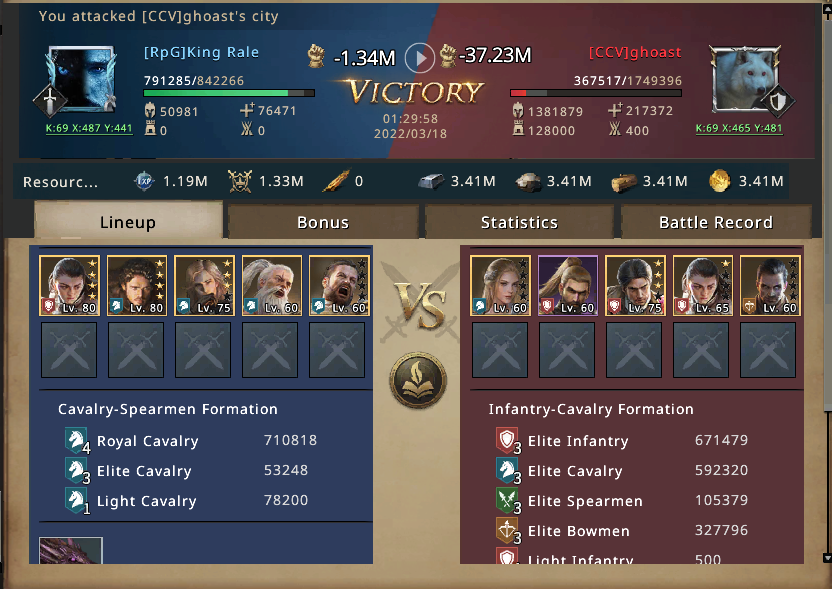Select the purple-framed Lv. 60 defender hero
Screen dimensions: 832x589
click(x=567, y=286)
